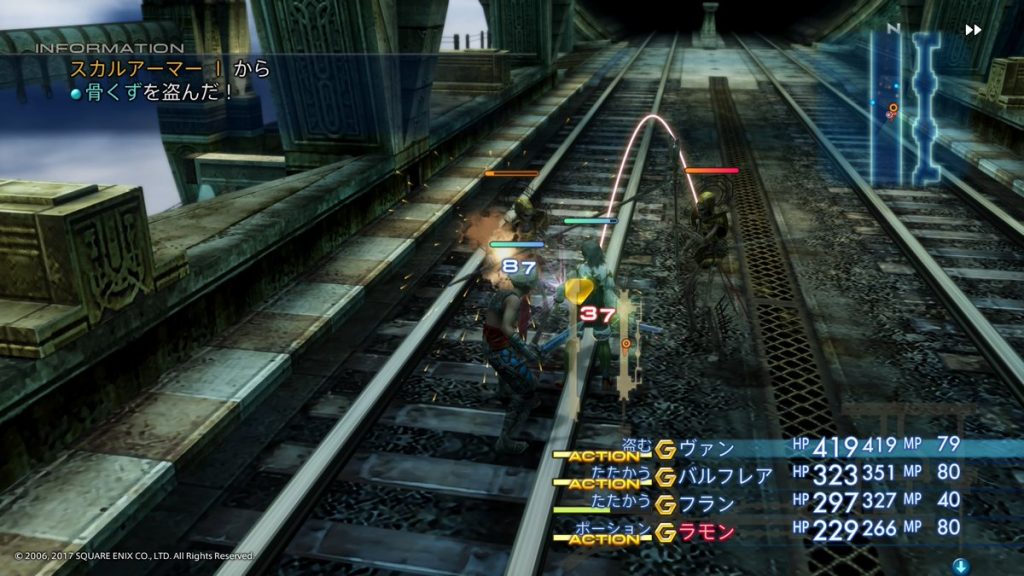Toggle the fast-forward speed icon
Viewport: 1024px width, 576px height.
973,31
